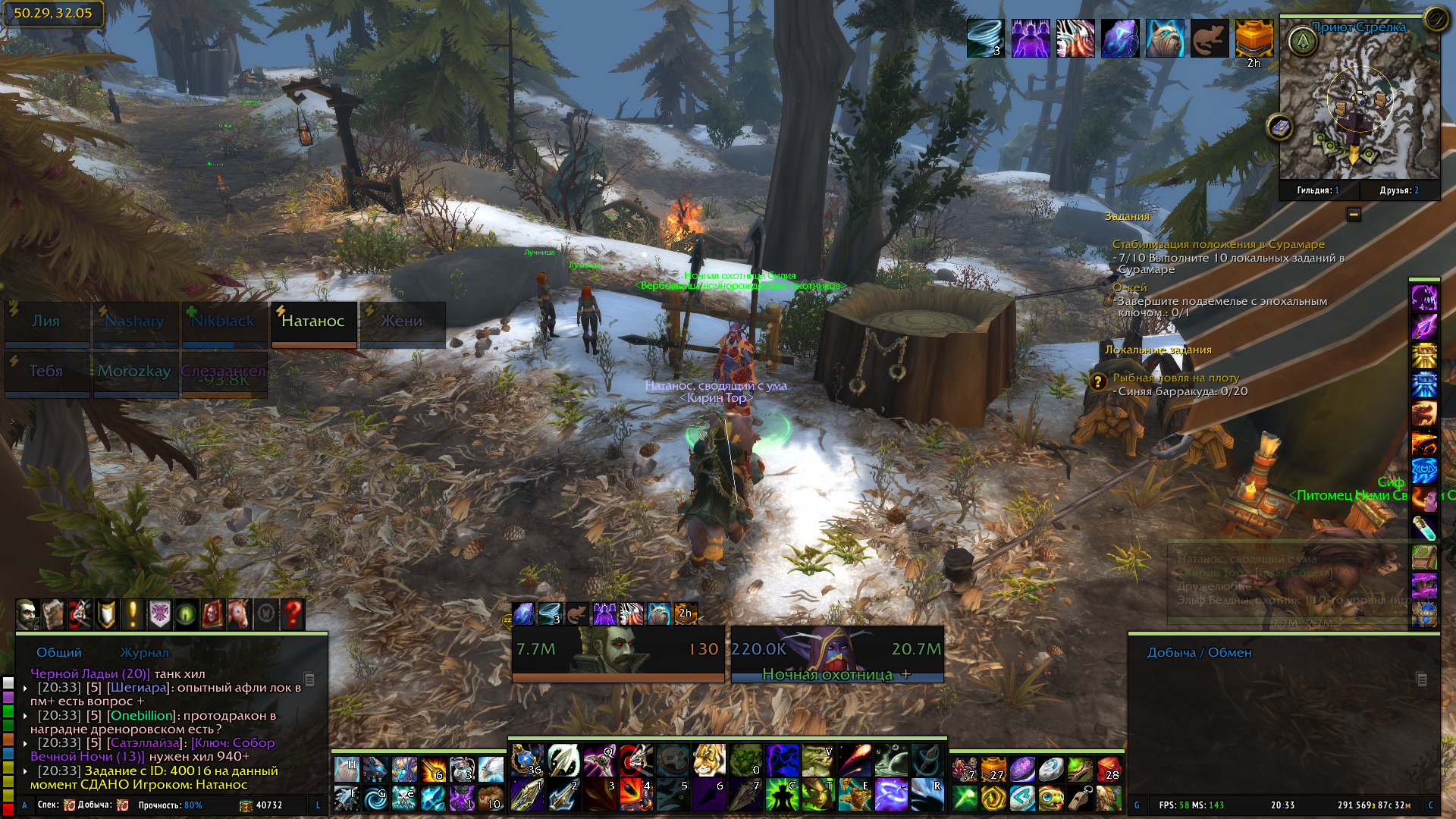Open the Гильдия guild counter panel
The height and width of the screenshot is (819, 1456).
(x=1318, y=190)
